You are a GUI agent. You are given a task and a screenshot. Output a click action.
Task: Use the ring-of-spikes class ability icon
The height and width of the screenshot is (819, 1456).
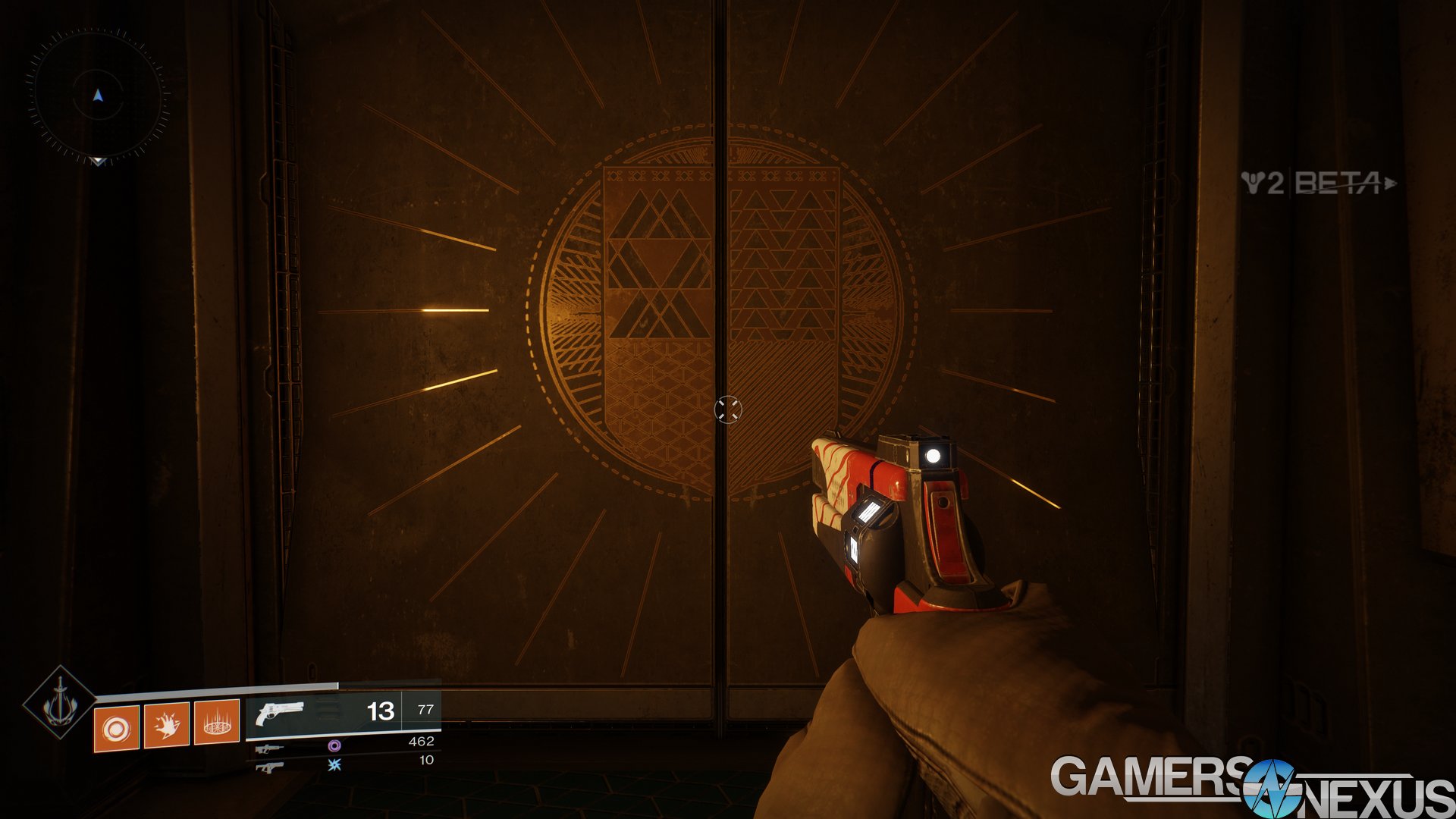click(217, 723)
